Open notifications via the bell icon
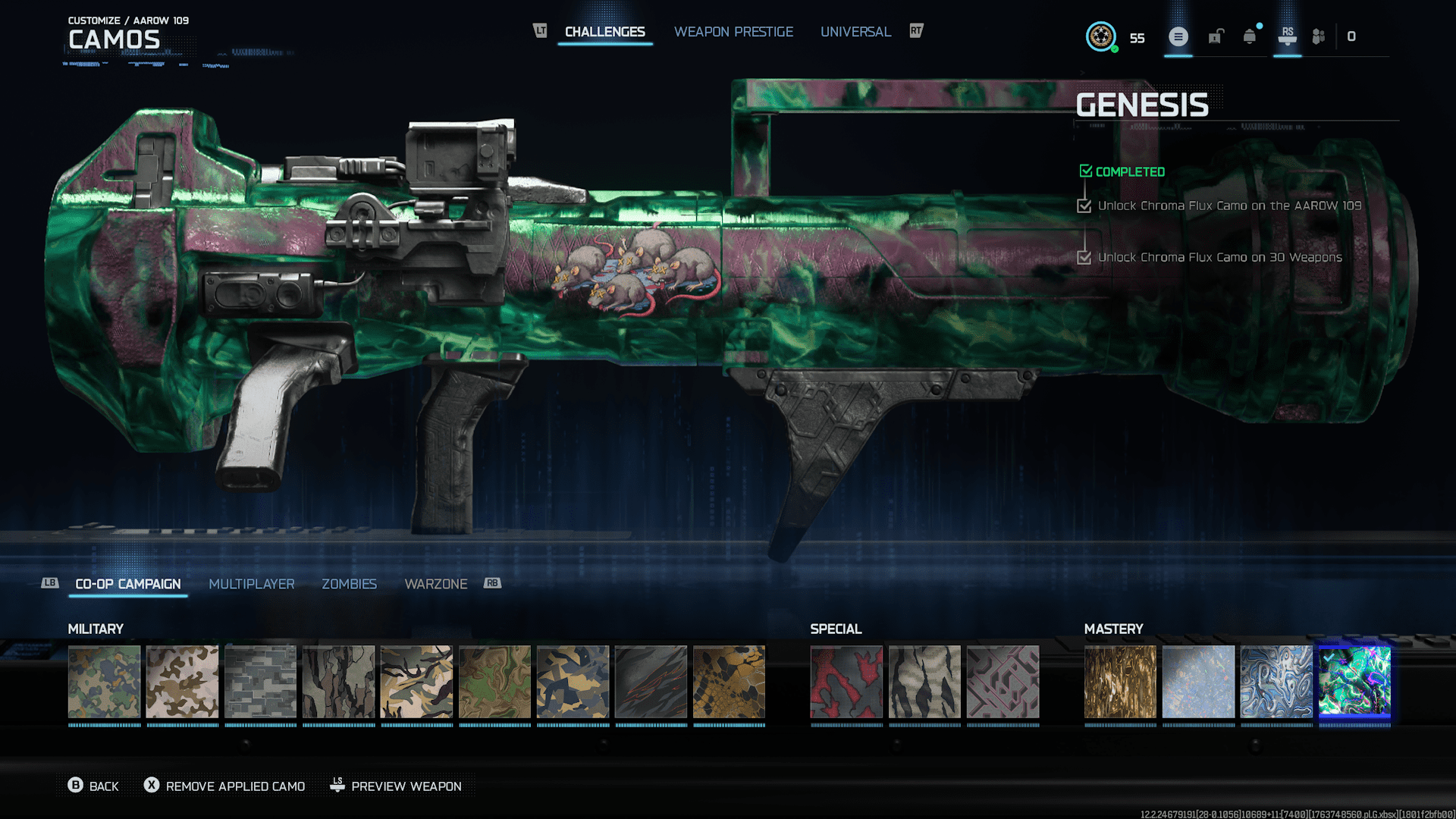Image resolution: width=1456 pixels, height=819 pixels. pyautogui.click(x=1250, y=36)
